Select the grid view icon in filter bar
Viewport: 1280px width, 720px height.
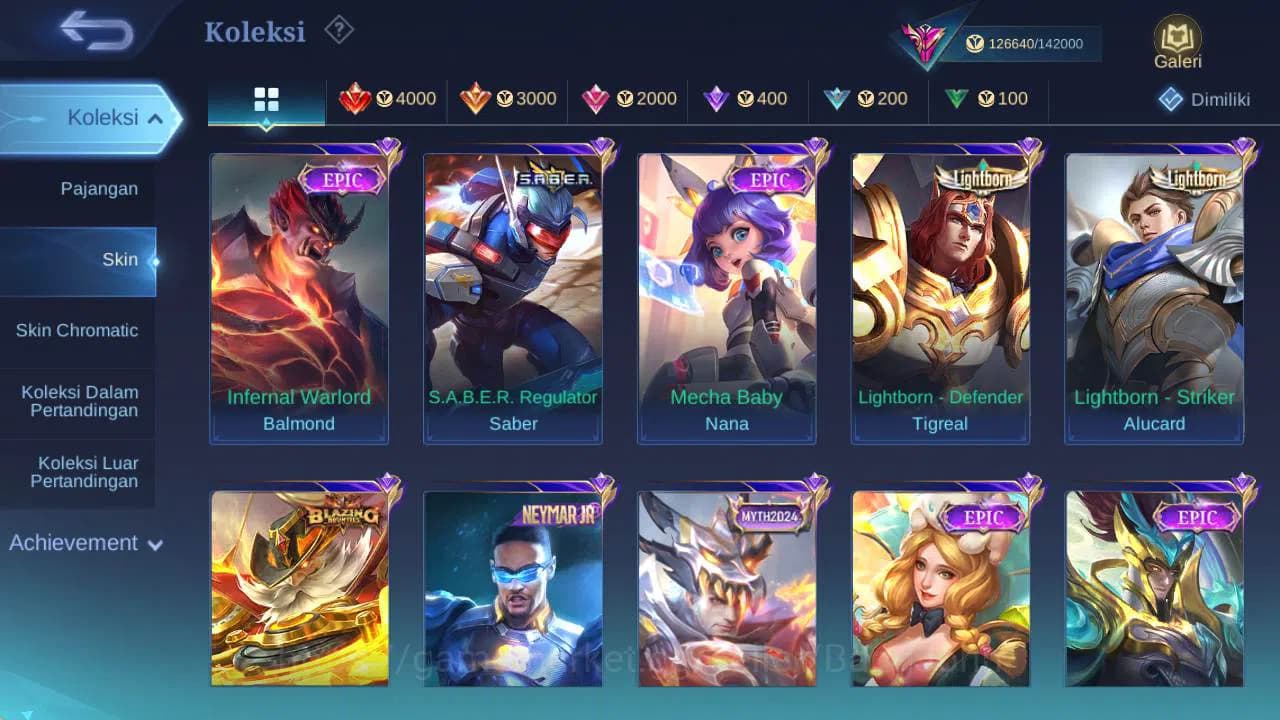tap(264, 99)
